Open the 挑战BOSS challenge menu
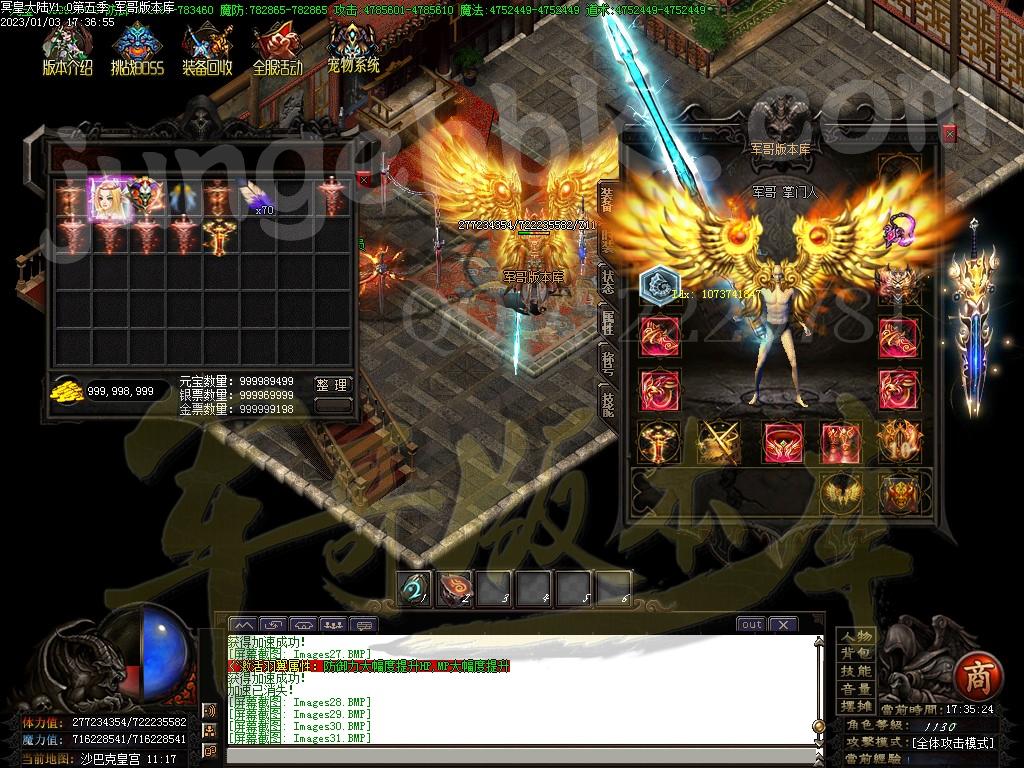Image resolution: width=1024 pixels, height=768 pixels. 137,48
